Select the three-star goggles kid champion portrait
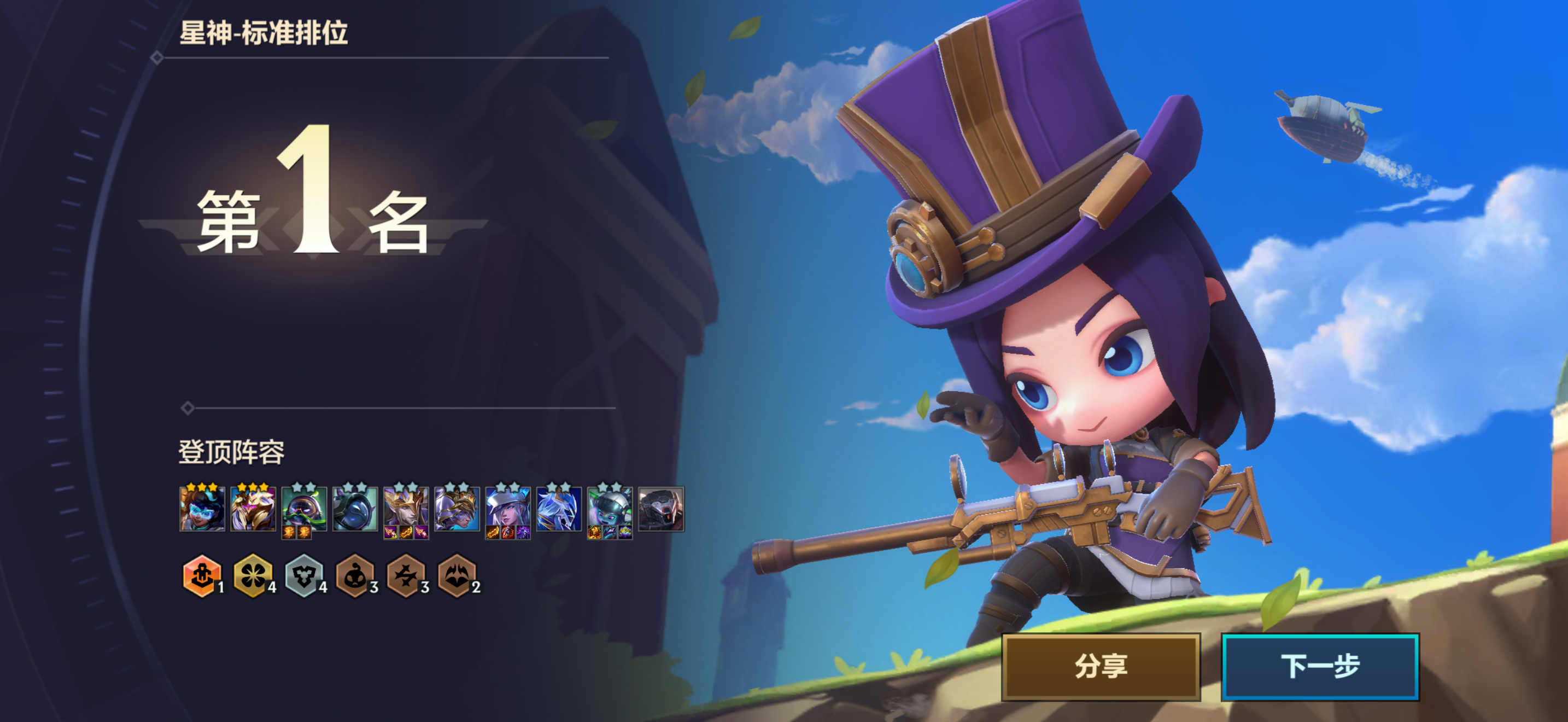The width and height of the screenshot is (1568, 722). click(202, 509)
